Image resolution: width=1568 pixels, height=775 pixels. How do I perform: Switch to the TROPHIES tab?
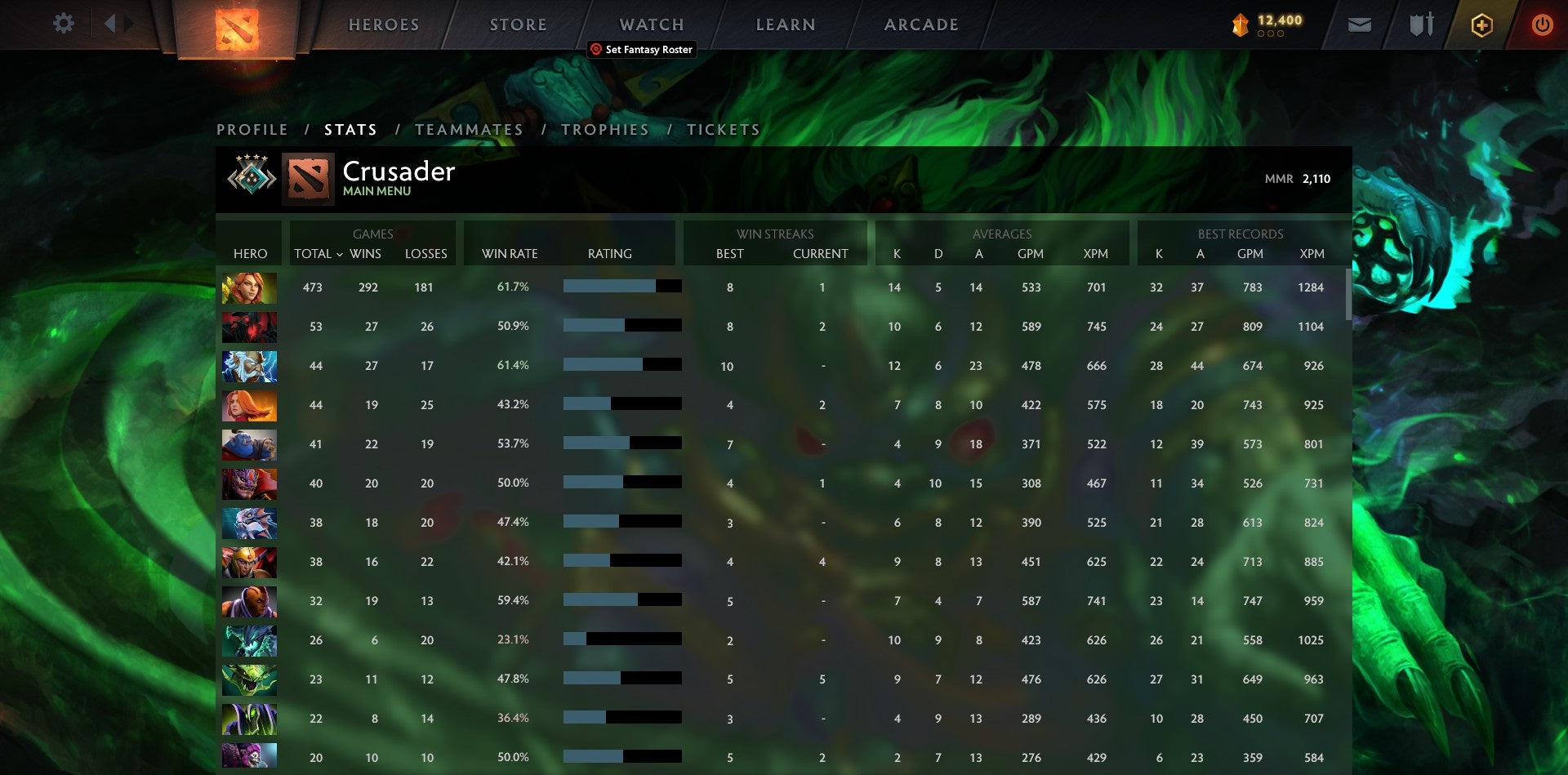point(604,129)
